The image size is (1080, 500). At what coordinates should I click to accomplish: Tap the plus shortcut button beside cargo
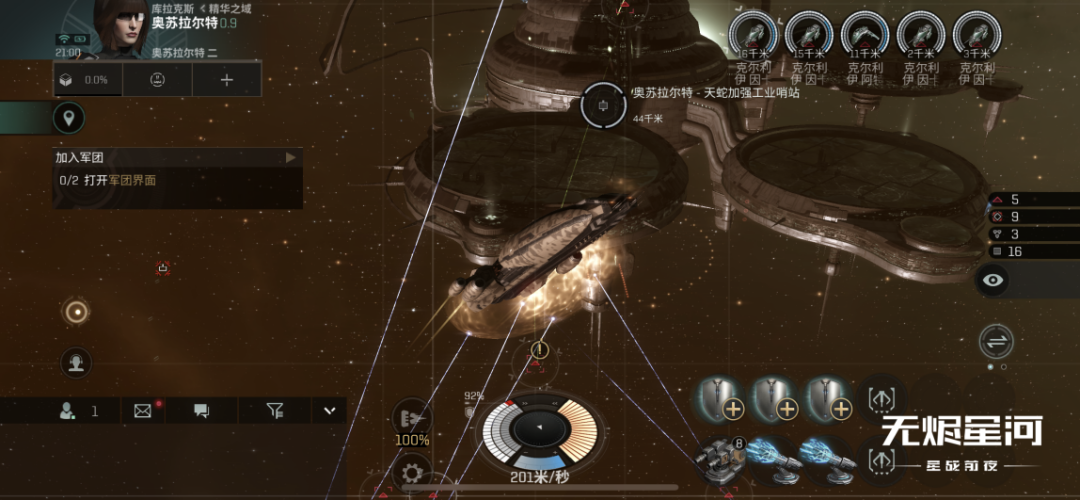coord(227,80)
